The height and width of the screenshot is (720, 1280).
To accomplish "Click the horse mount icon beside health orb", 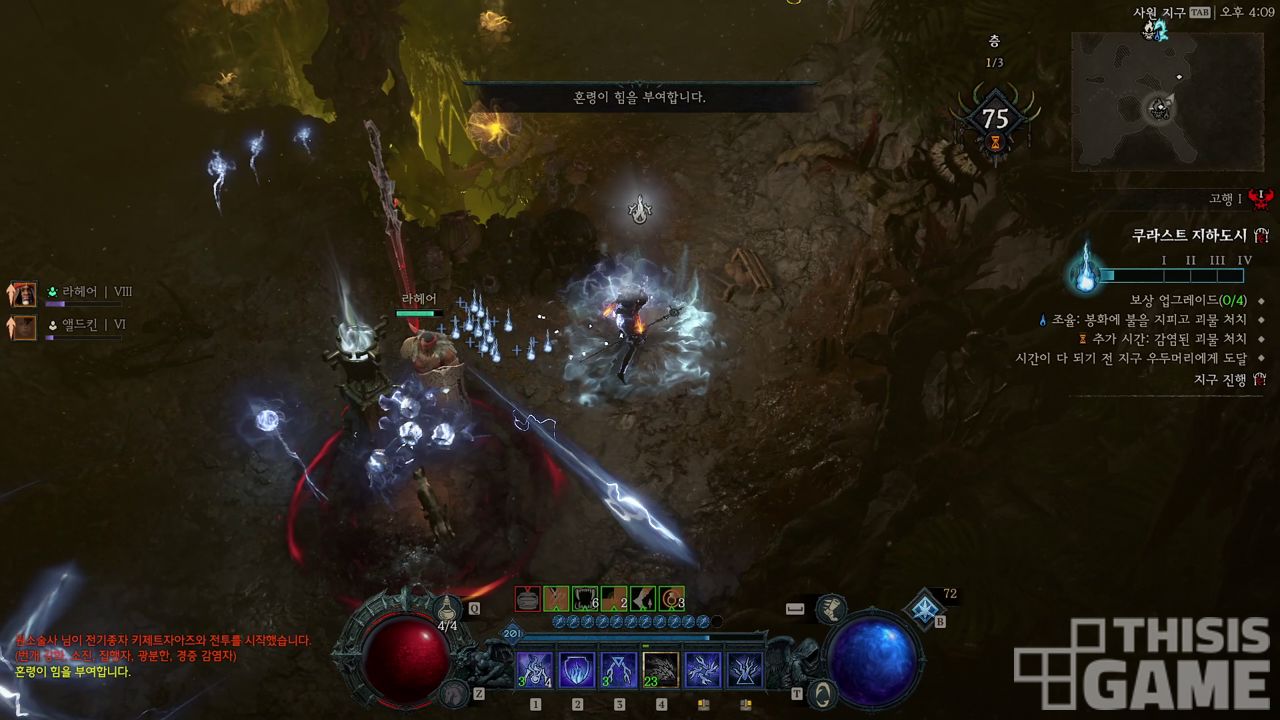I will [x=455, y=691].
